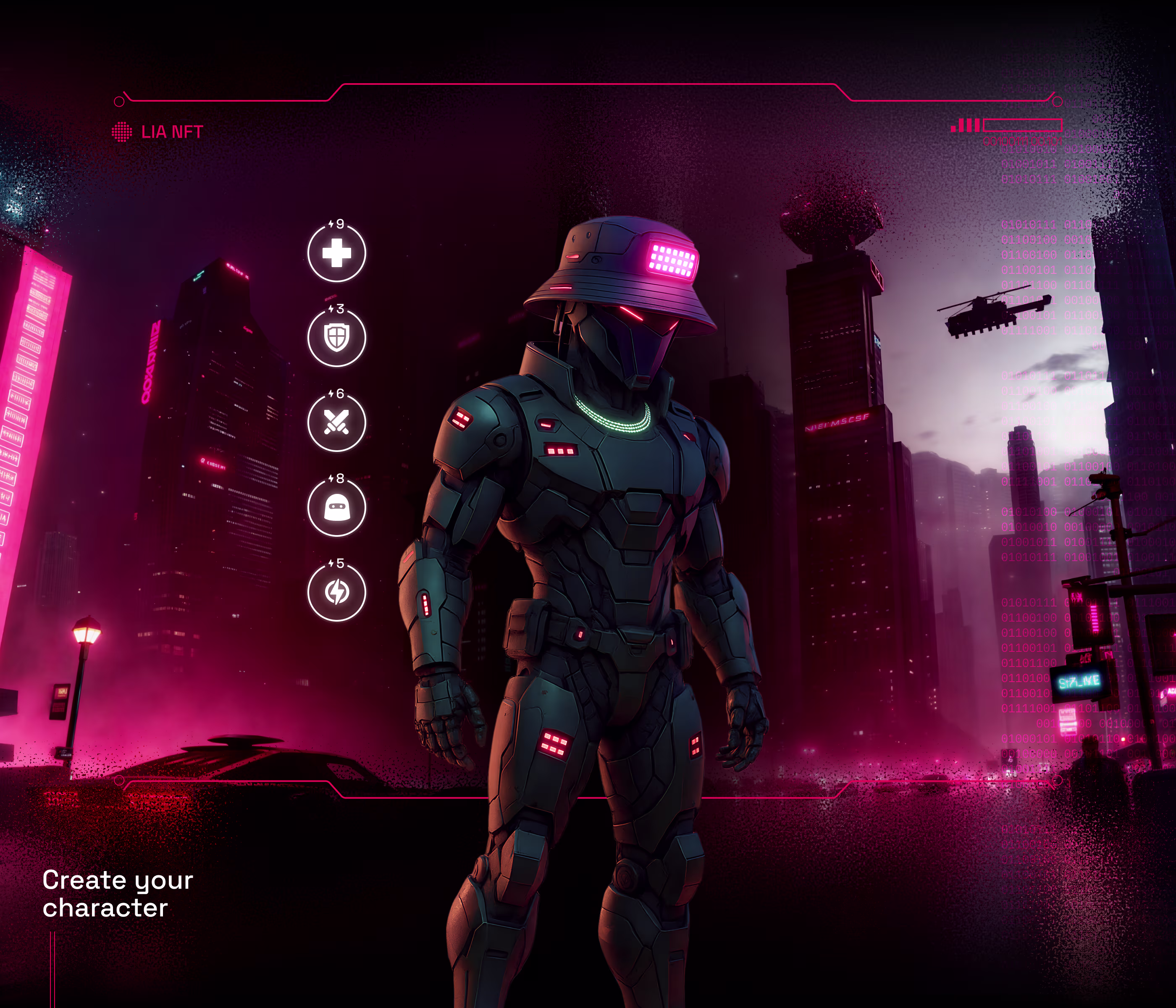Open the LIA NFT logo
This screenshot has height=1008, width=1176.
[x=157, y=132]
